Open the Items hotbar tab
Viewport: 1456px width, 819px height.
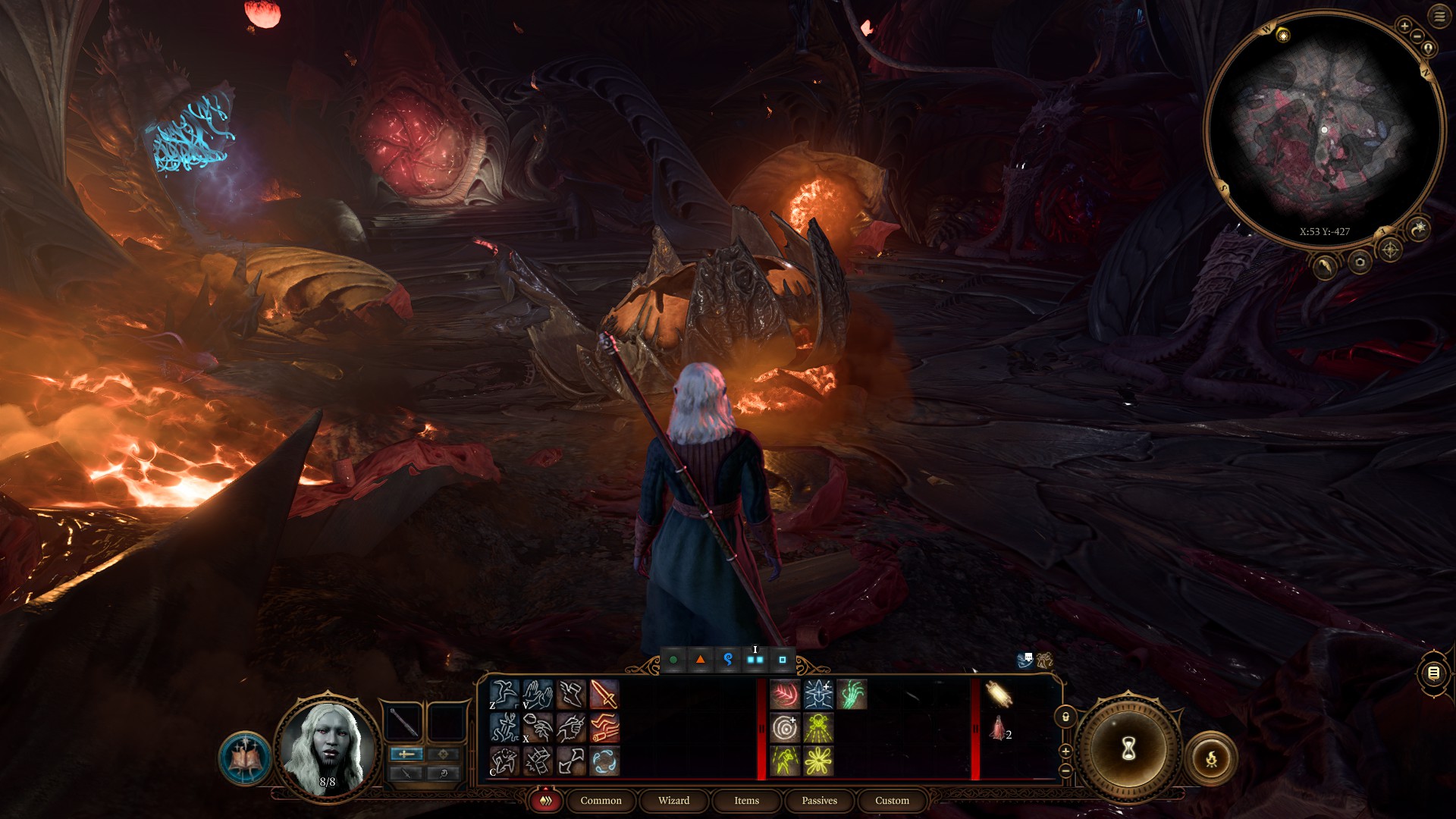click(746, 800)
